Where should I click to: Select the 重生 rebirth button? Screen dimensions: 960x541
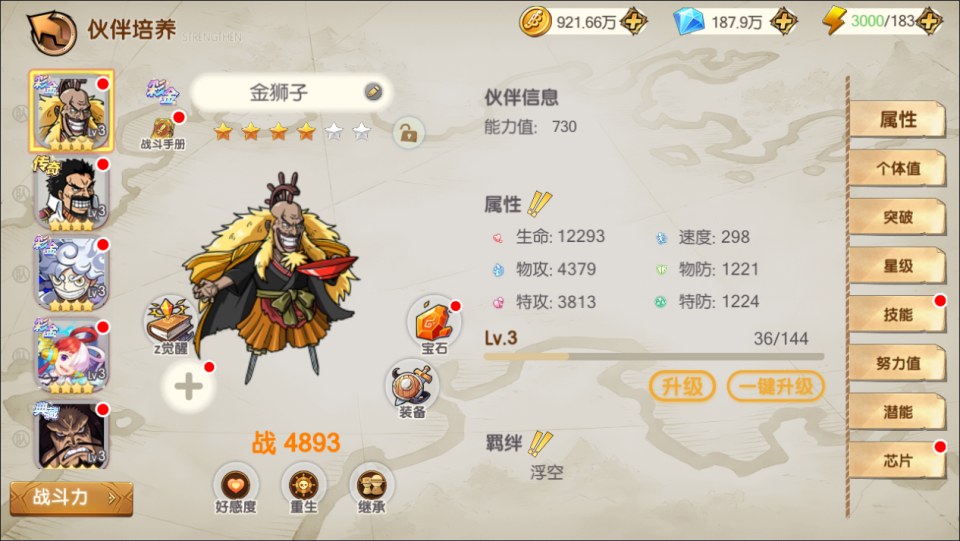tap(303, 487)
